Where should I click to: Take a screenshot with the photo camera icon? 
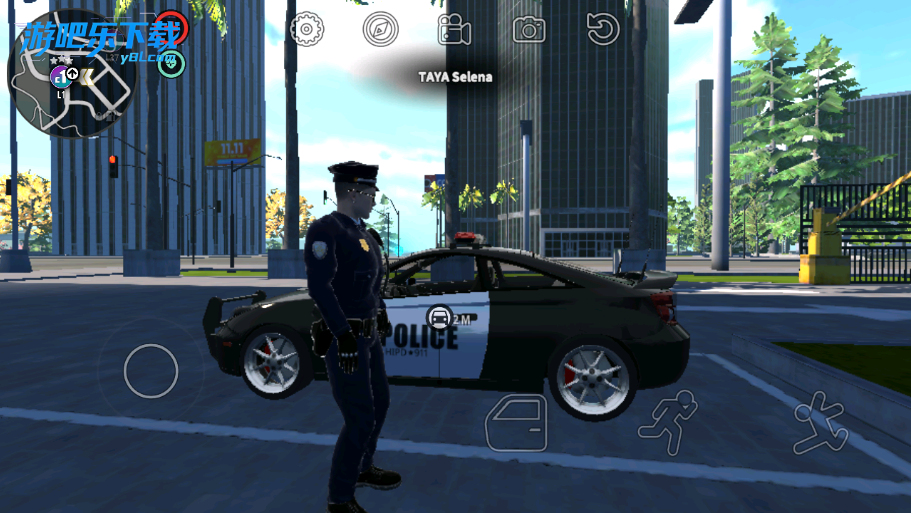(x=529, y=30)
